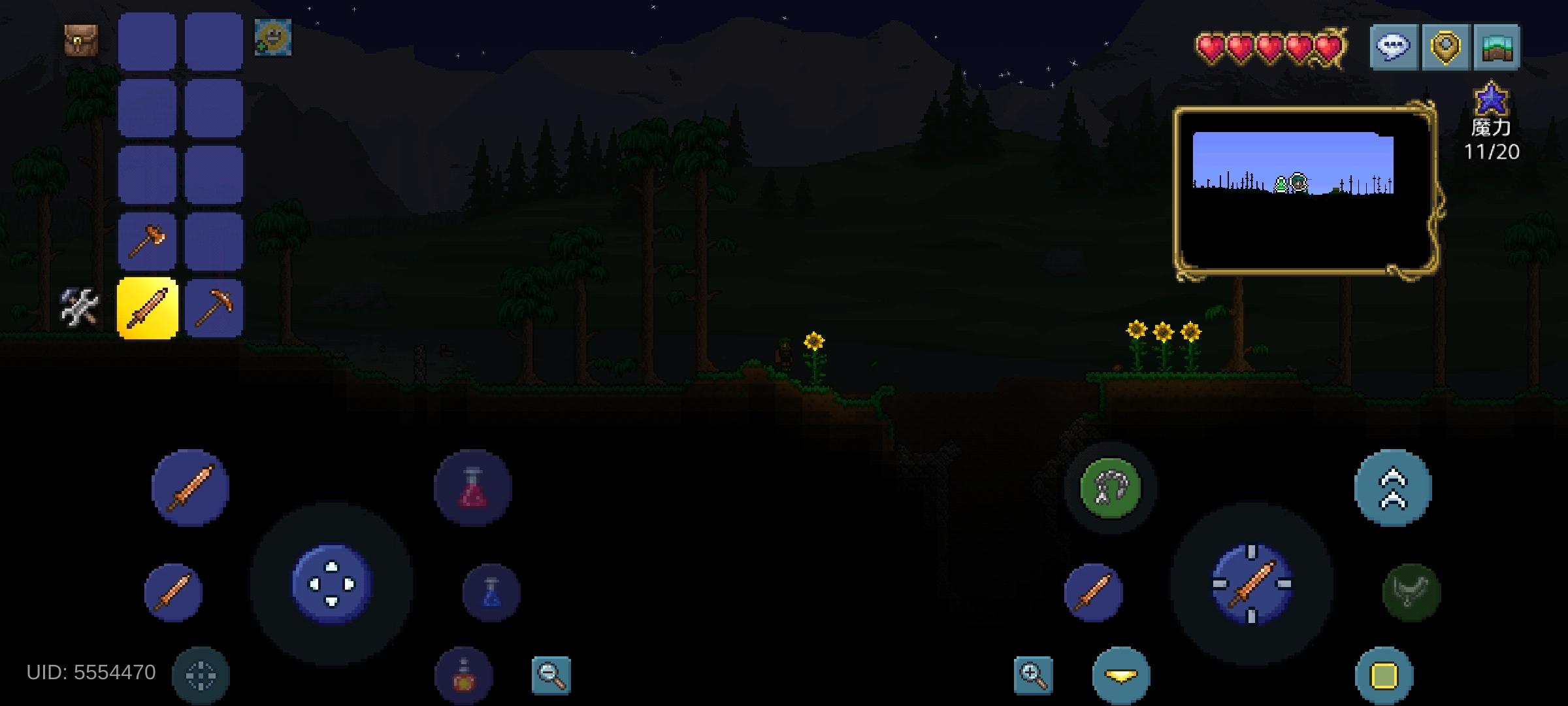This screenshot has height=706, width=1568.
Task: Open the chat bubble menu
Action: pos(1395,47)
